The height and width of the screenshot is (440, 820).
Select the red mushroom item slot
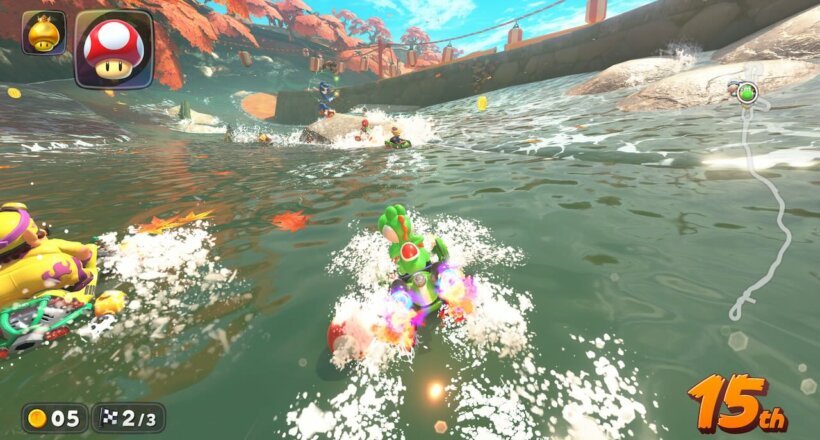113,49
